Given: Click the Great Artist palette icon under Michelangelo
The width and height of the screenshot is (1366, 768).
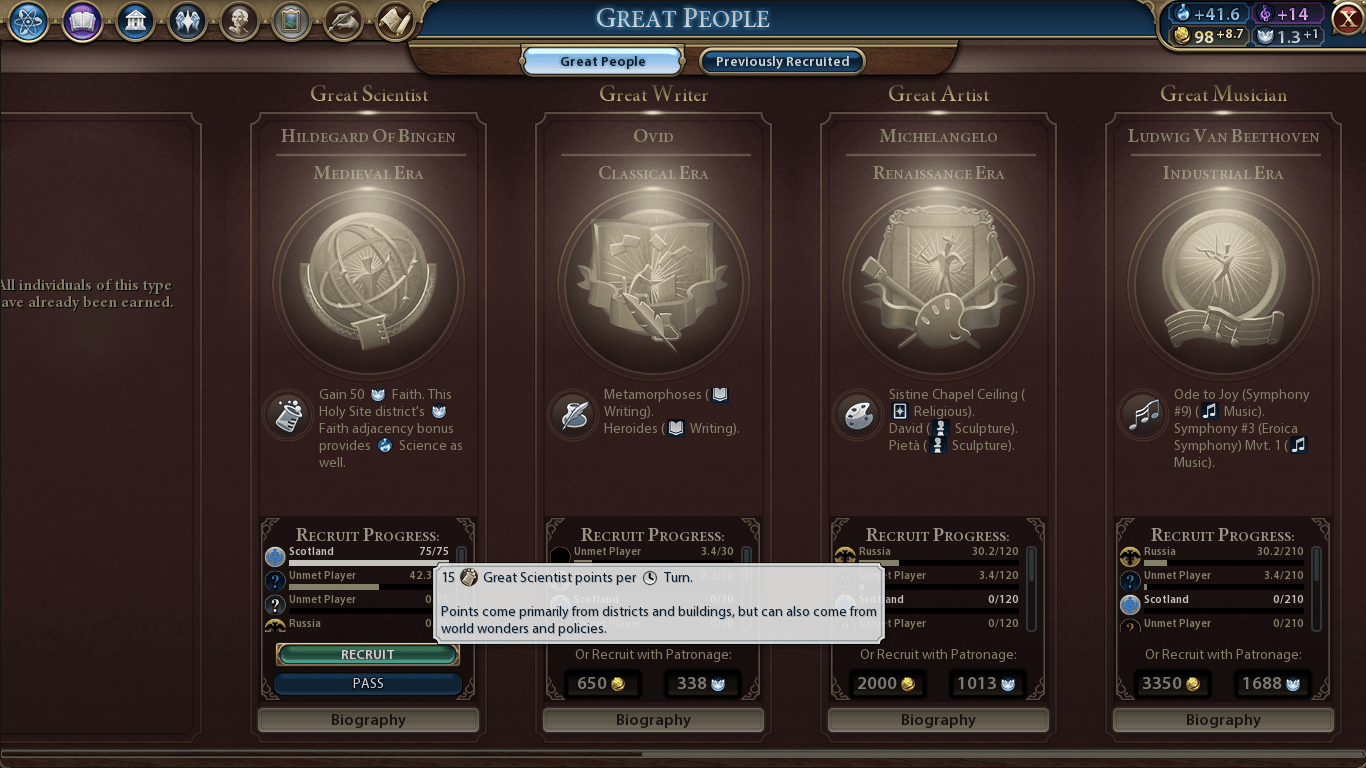Looking at the screenshot, I should tap(857, 413).
